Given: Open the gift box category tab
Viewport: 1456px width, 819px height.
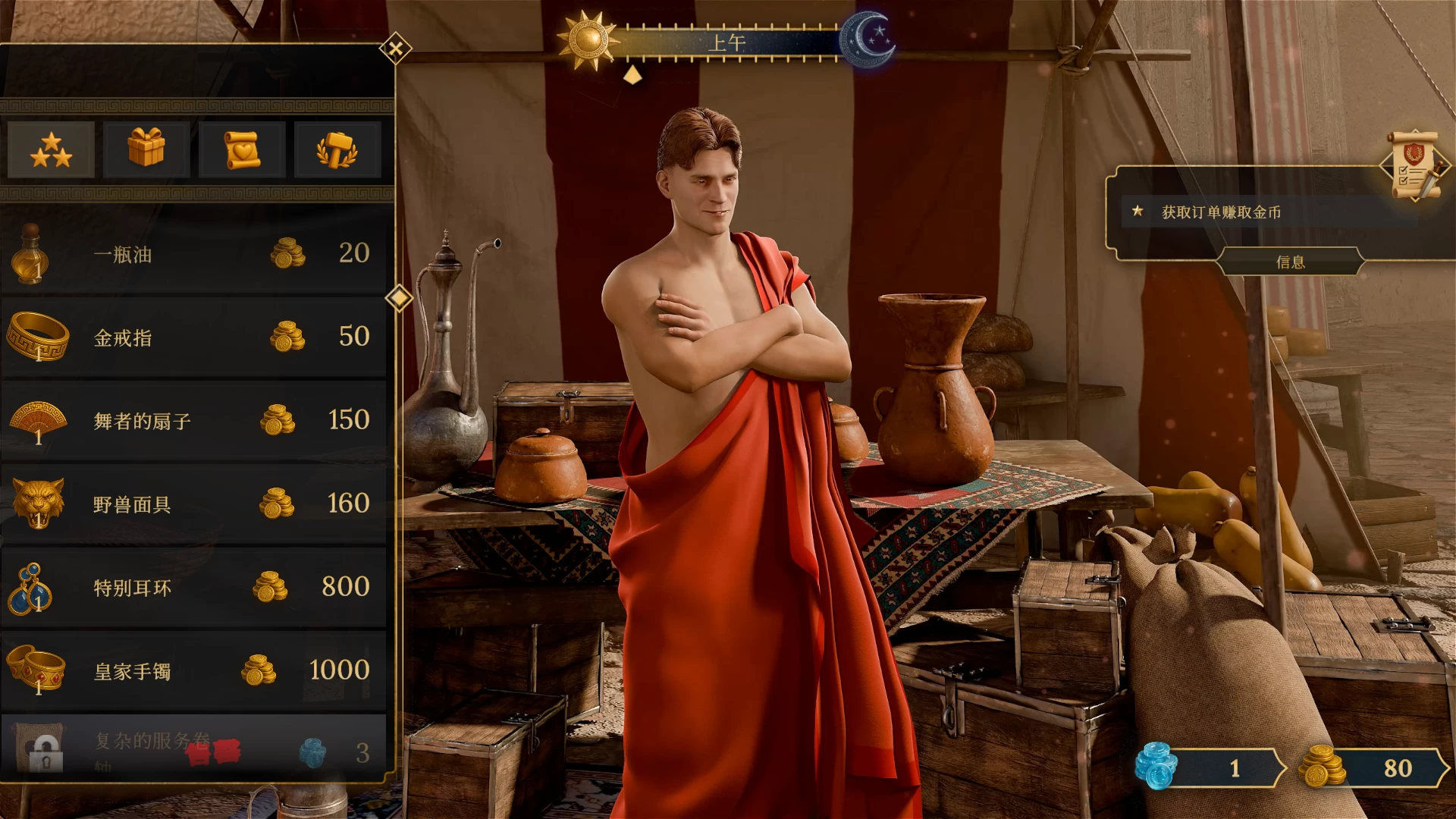Looking at the screenshot, I should [146, 149].
